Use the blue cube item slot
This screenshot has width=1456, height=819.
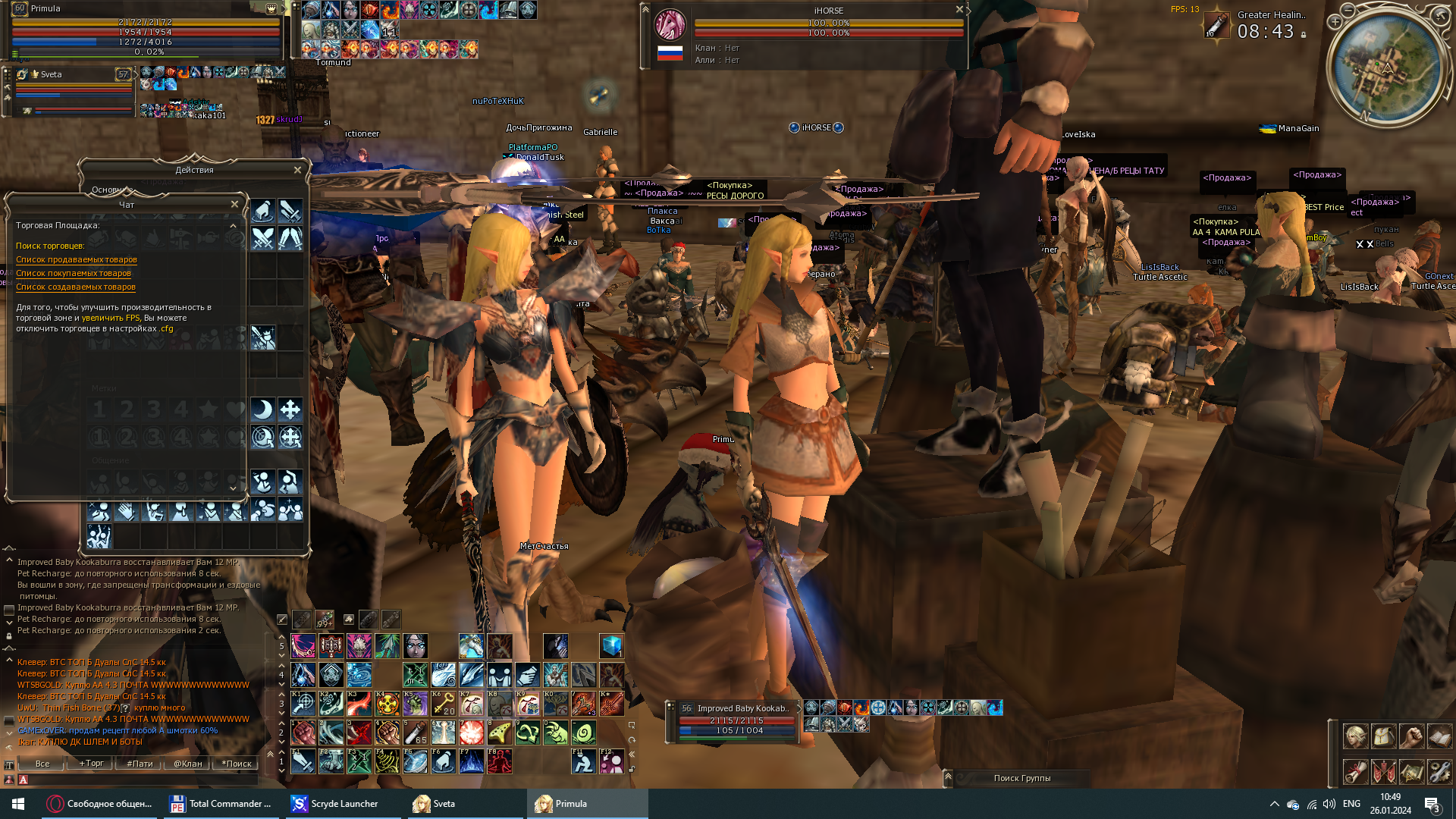click(x=611, y=646)
